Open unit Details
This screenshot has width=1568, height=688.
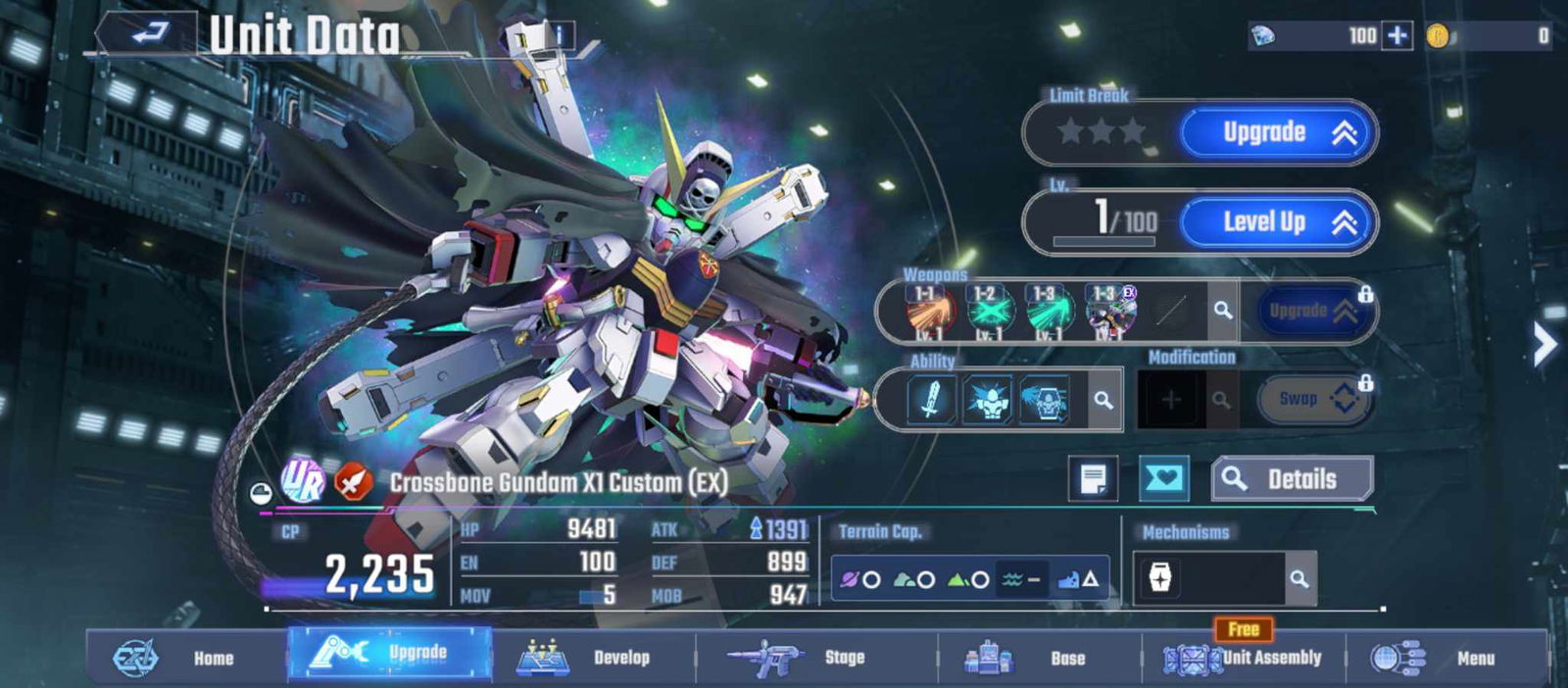[x=1292, y=479]
